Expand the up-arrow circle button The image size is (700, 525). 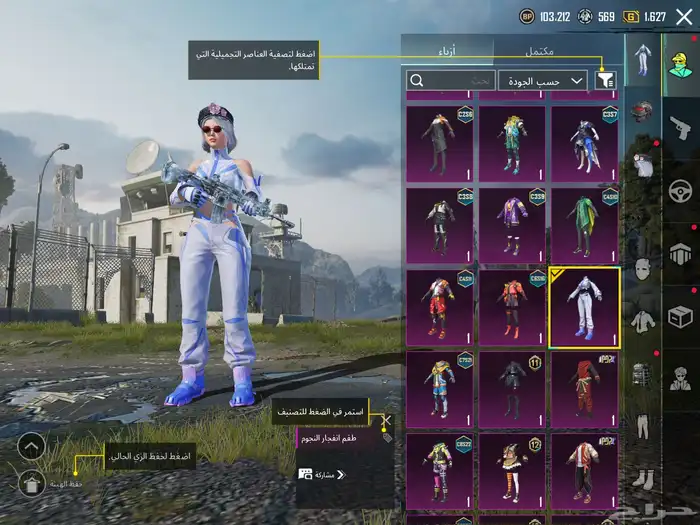click(x=32, y=446)
